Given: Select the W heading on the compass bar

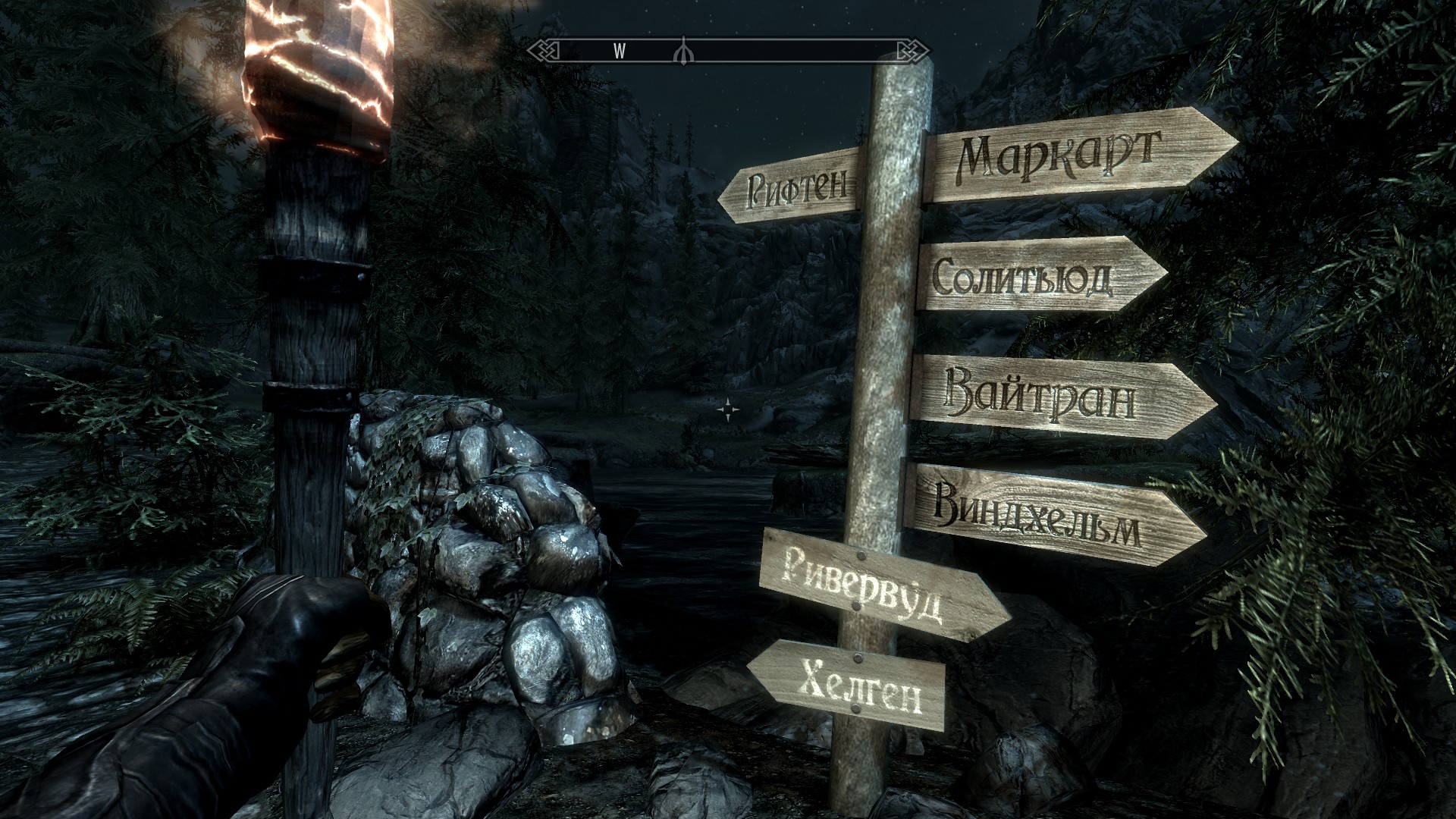Looking at the screenshot, I should [x=619, y=51].
